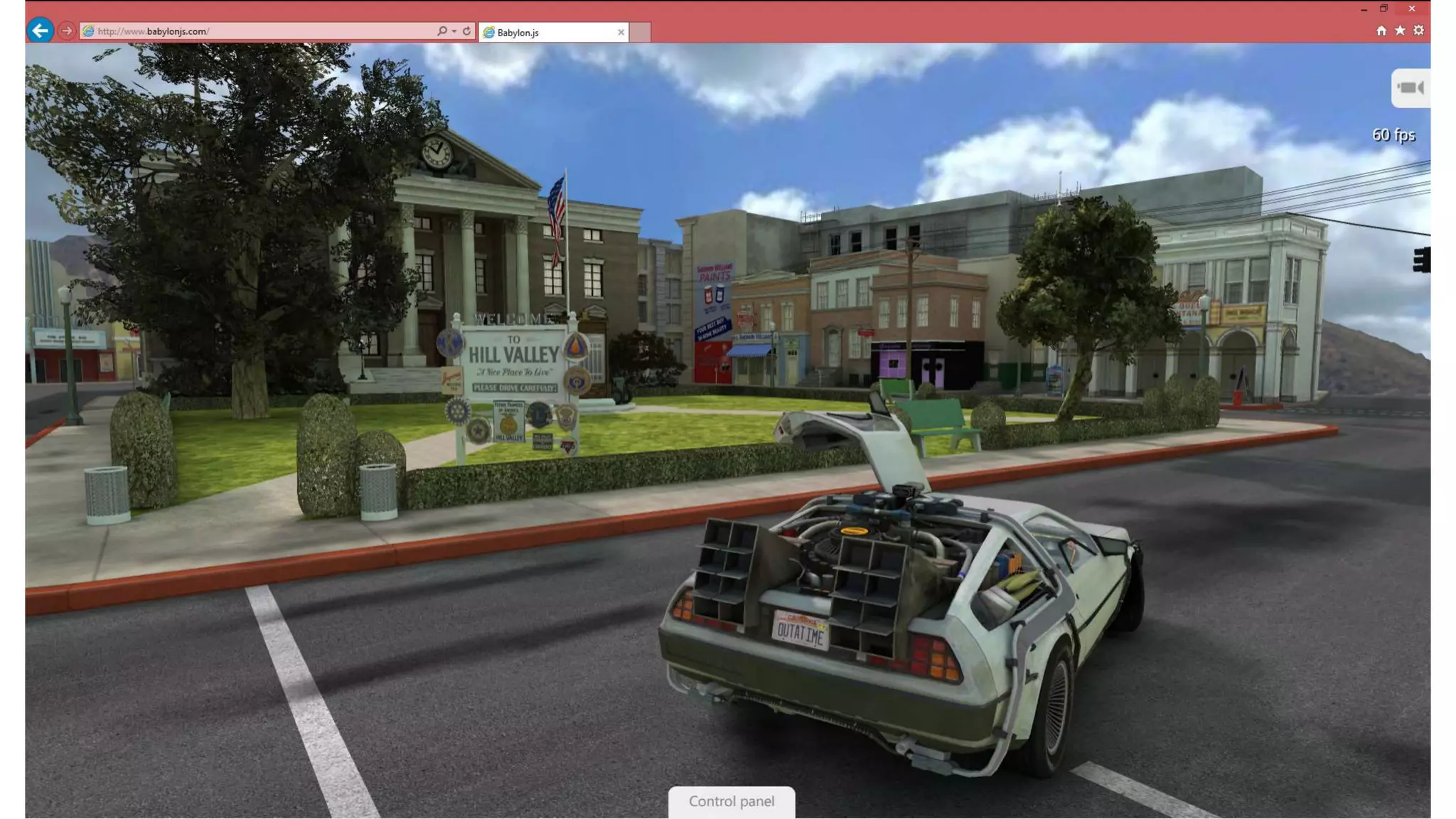The image size is (1456, 819).
Task: Go back with the browser back arrow
Action: [x=41, y=31]
